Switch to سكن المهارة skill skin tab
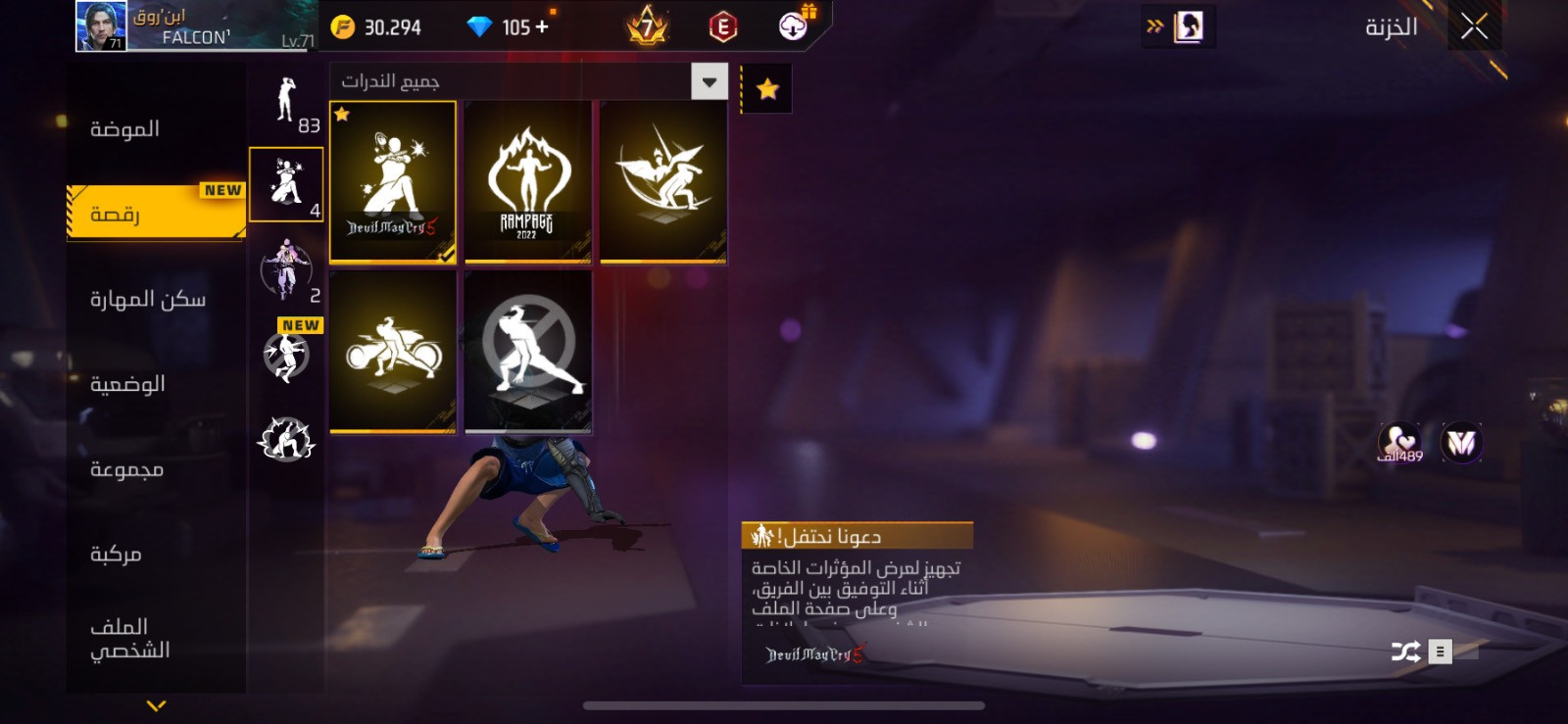 [148, 299]
